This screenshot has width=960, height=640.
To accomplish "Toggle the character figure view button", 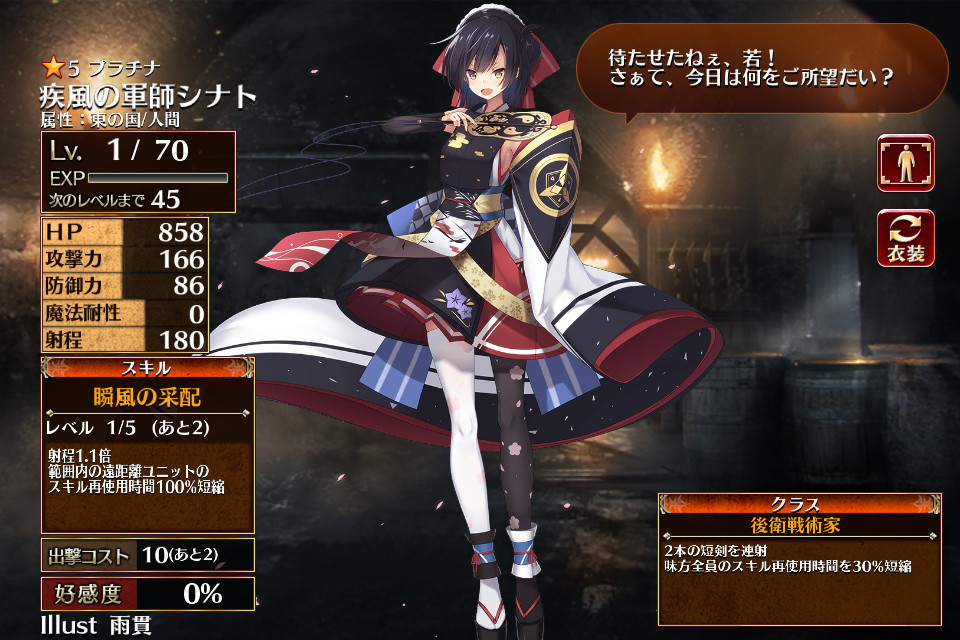I will 906,163.
